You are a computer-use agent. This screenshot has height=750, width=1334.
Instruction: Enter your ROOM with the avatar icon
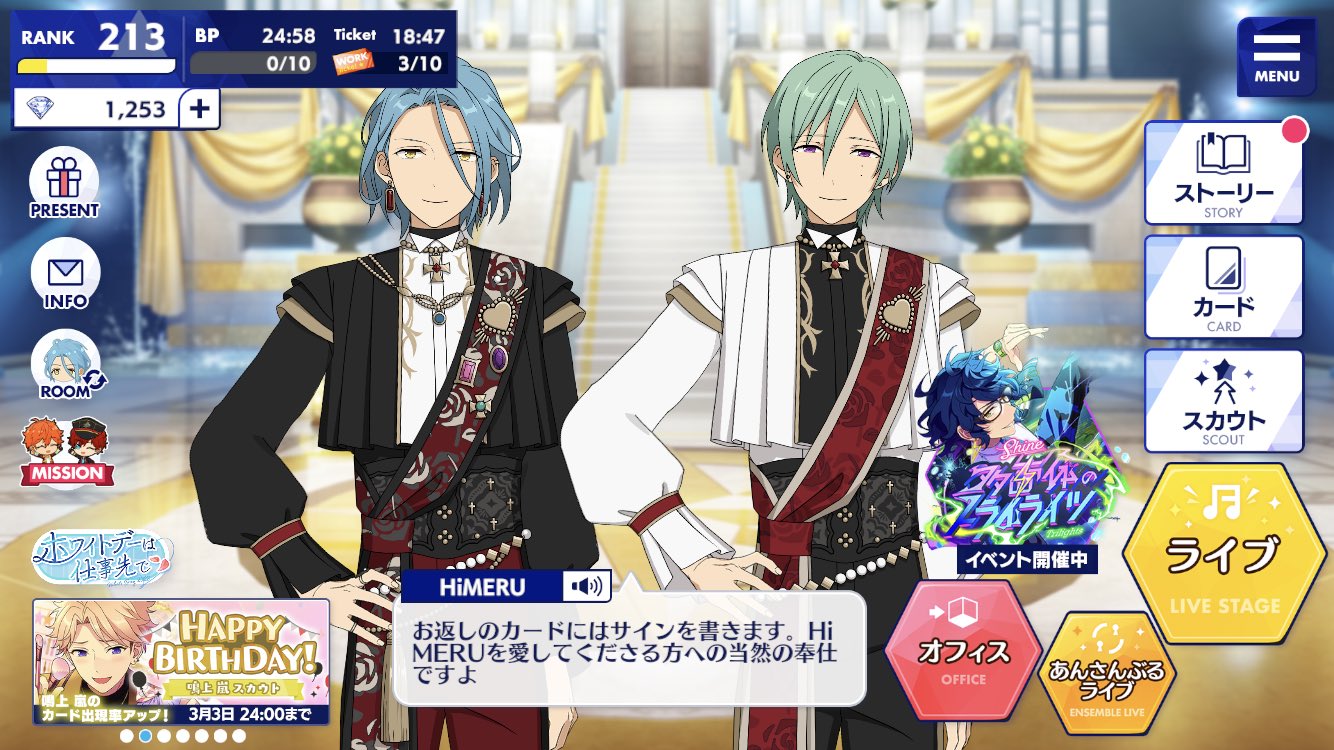[64, 360]
